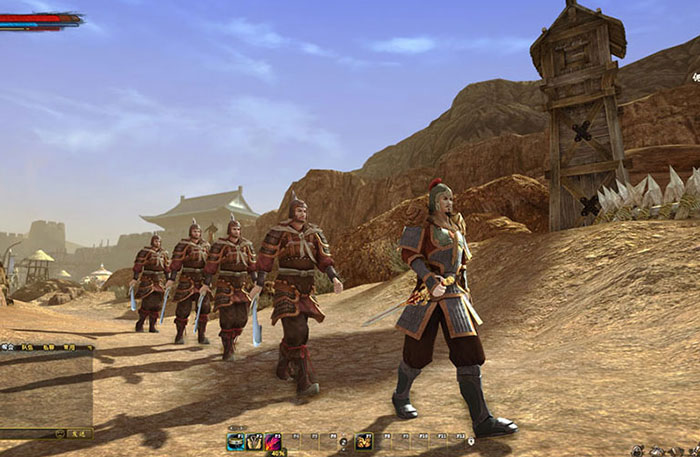This screenshot has height=457, width=700.
Task: Open the chat emoticon face button
Action: pos(60,433)
